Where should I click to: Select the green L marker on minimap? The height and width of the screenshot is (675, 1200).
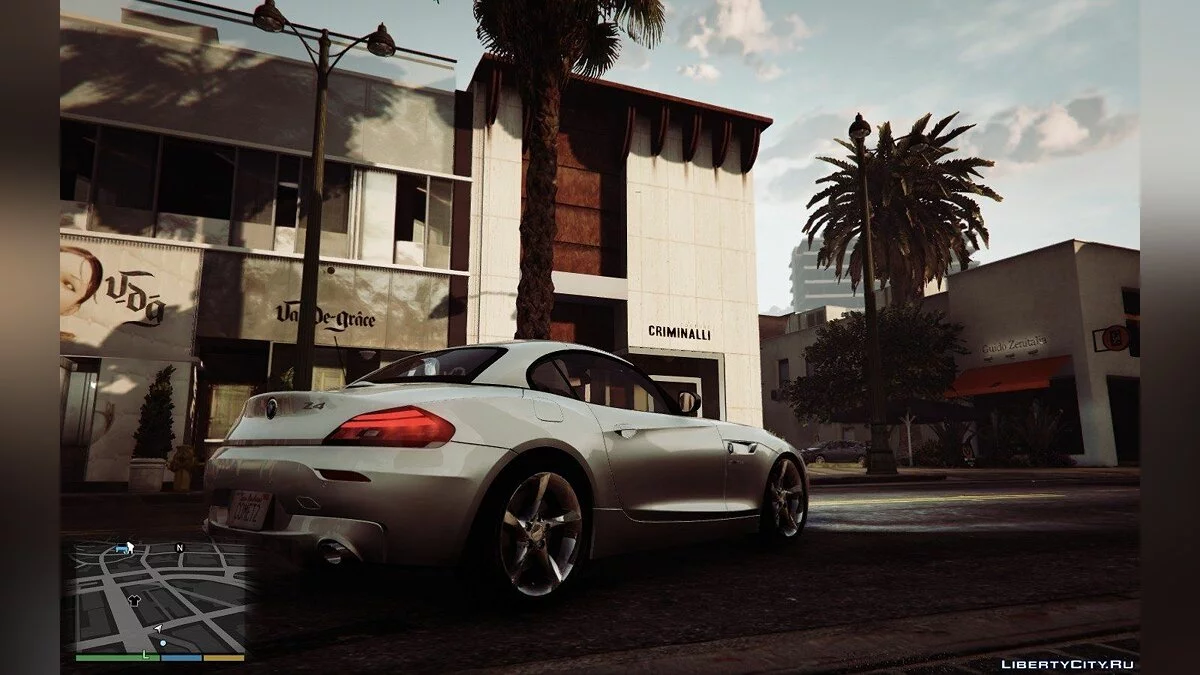pyautogui.click(x=145, y=654)
